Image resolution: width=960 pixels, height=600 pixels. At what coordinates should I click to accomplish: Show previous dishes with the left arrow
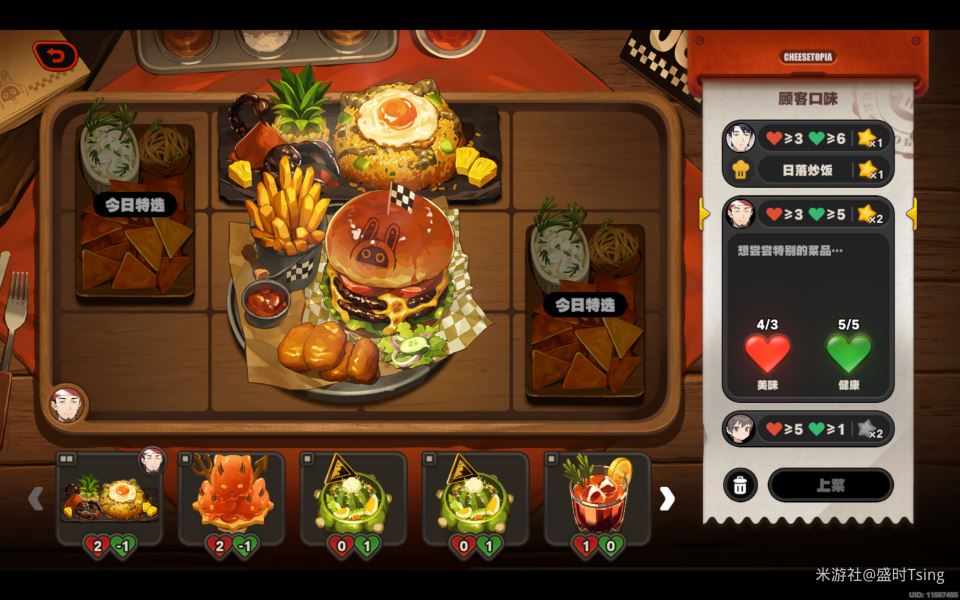(x=36, y=498)
